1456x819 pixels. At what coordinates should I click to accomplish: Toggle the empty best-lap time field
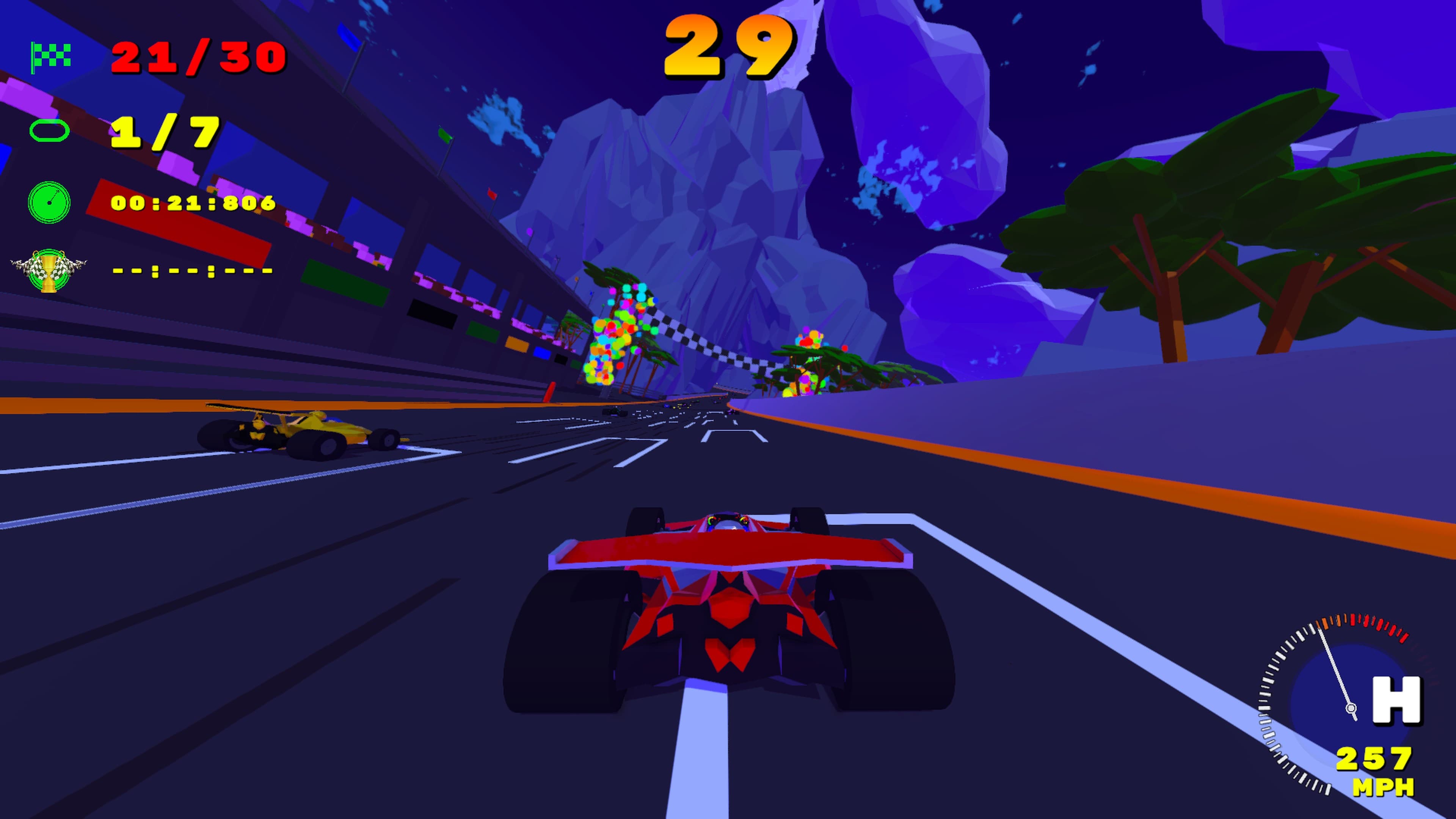[x=192, y=271]
